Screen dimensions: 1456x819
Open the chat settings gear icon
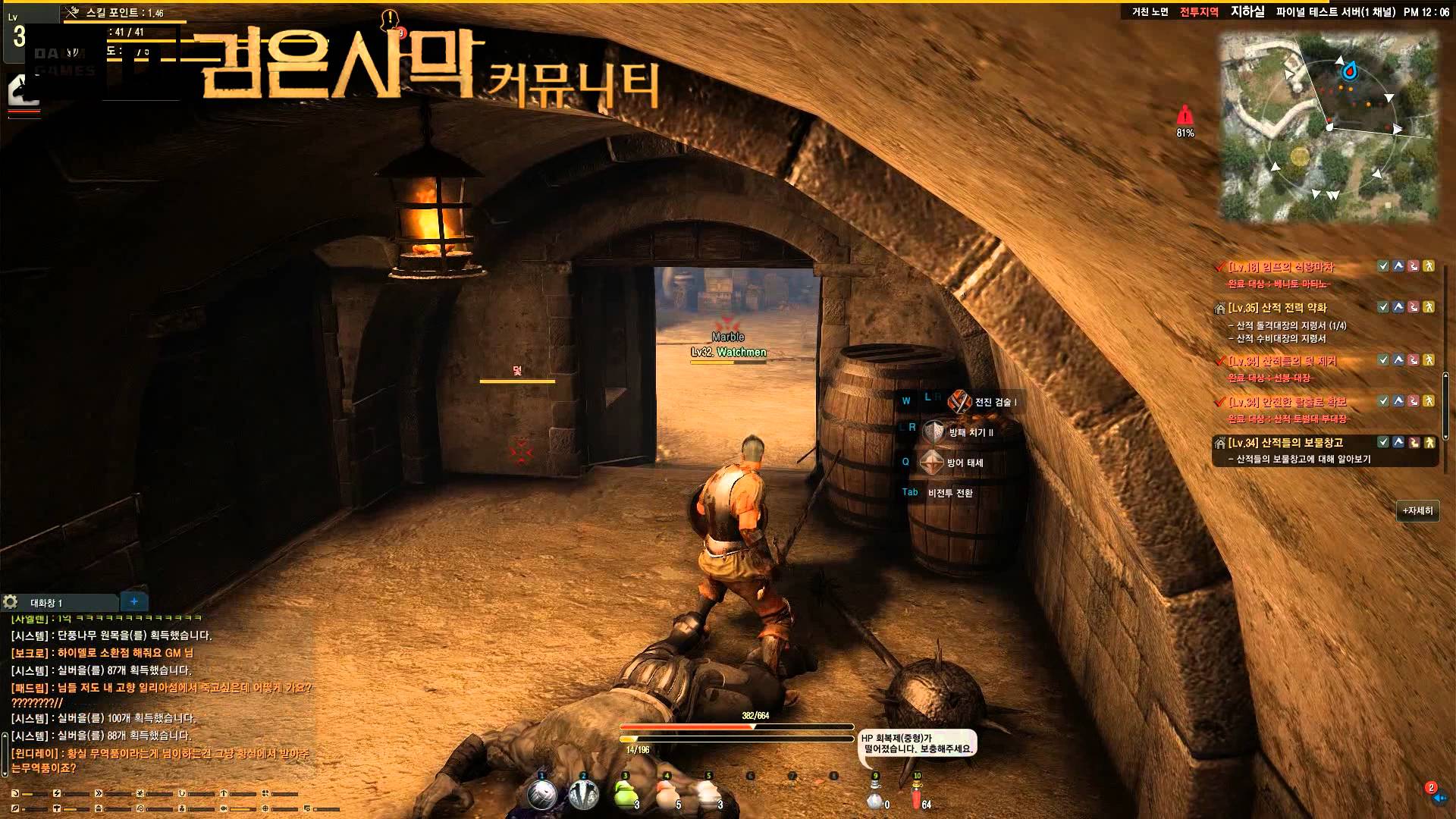pos(11,602)
